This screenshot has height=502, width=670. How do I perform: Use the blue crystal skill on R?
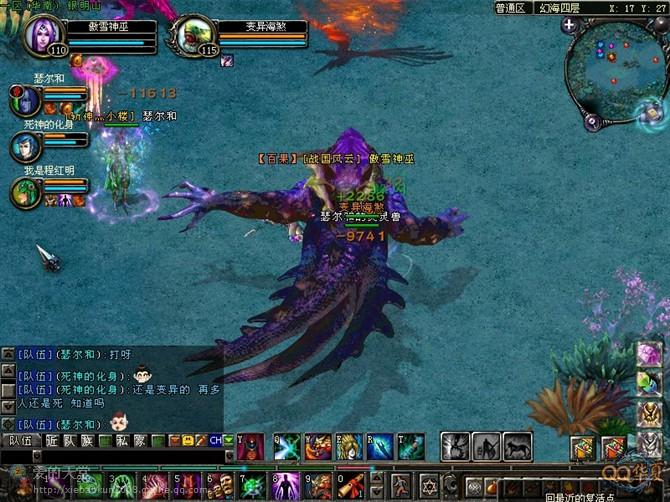(380, 446)
